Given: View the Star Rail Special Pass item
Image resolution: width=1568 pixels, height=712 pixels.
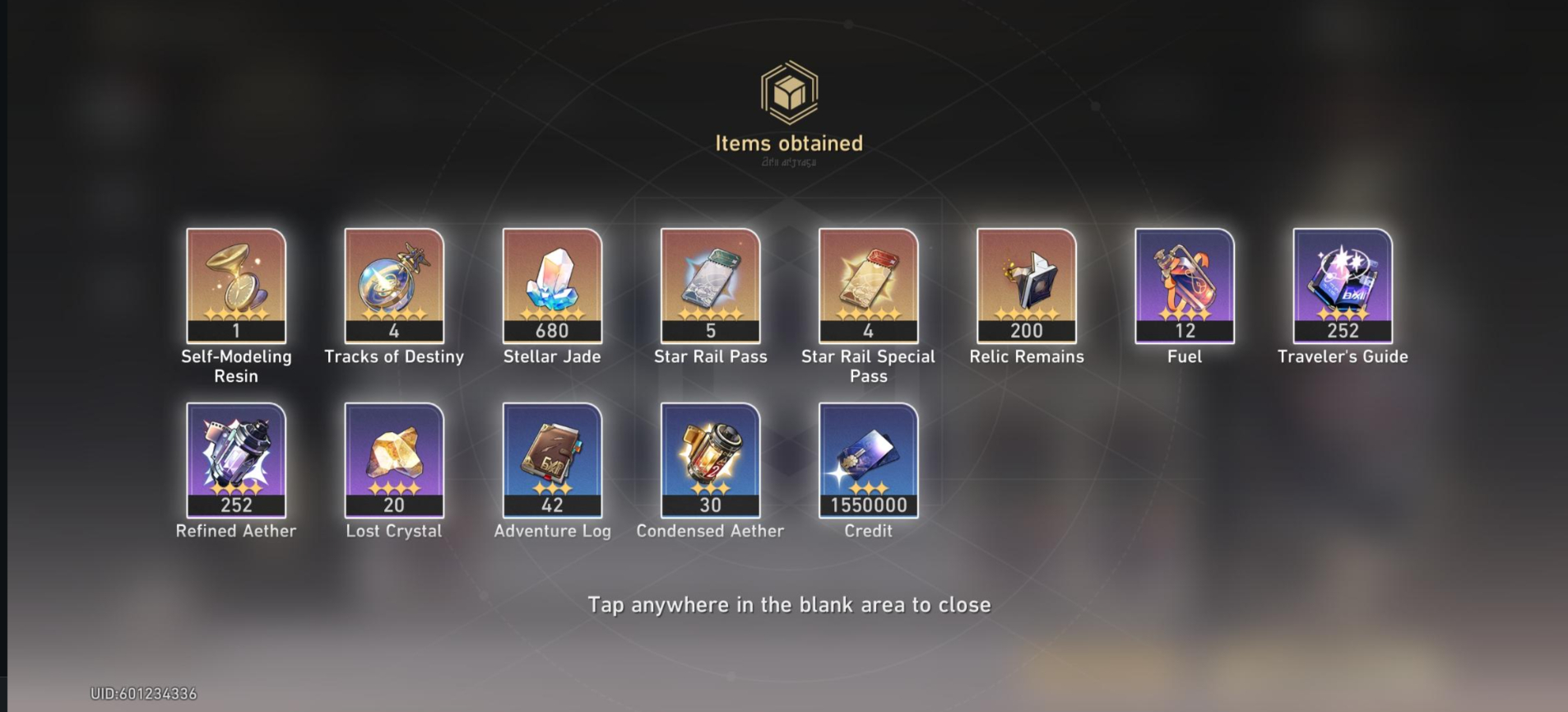Looking at the screenshot, I should click(868, 285).
